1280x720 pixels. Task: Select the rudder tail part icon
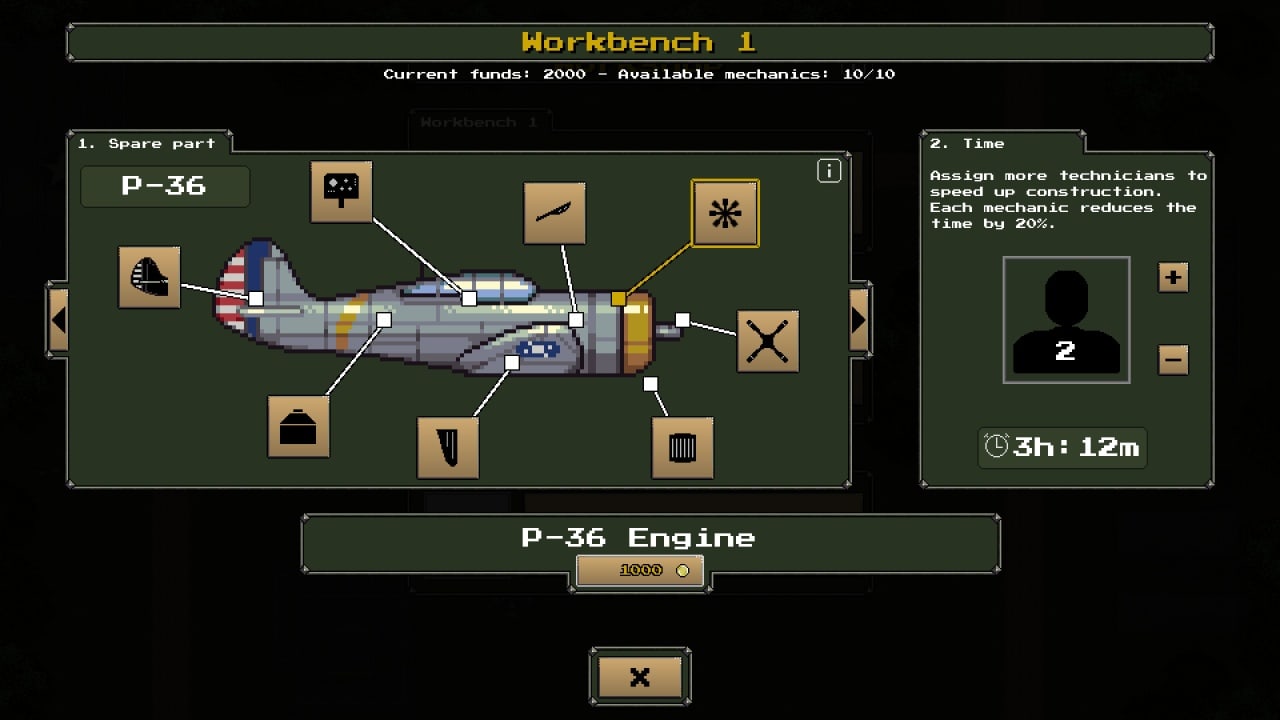point(149,277)
